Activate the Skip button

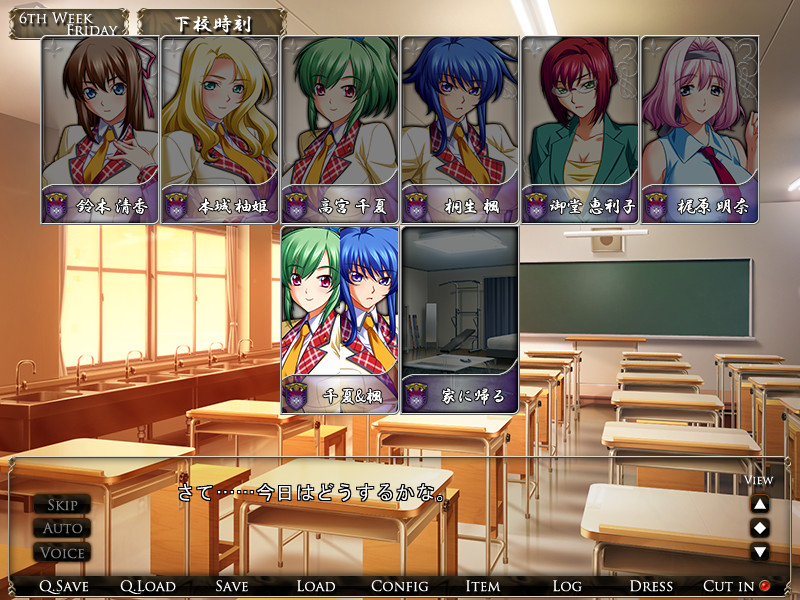62,504
